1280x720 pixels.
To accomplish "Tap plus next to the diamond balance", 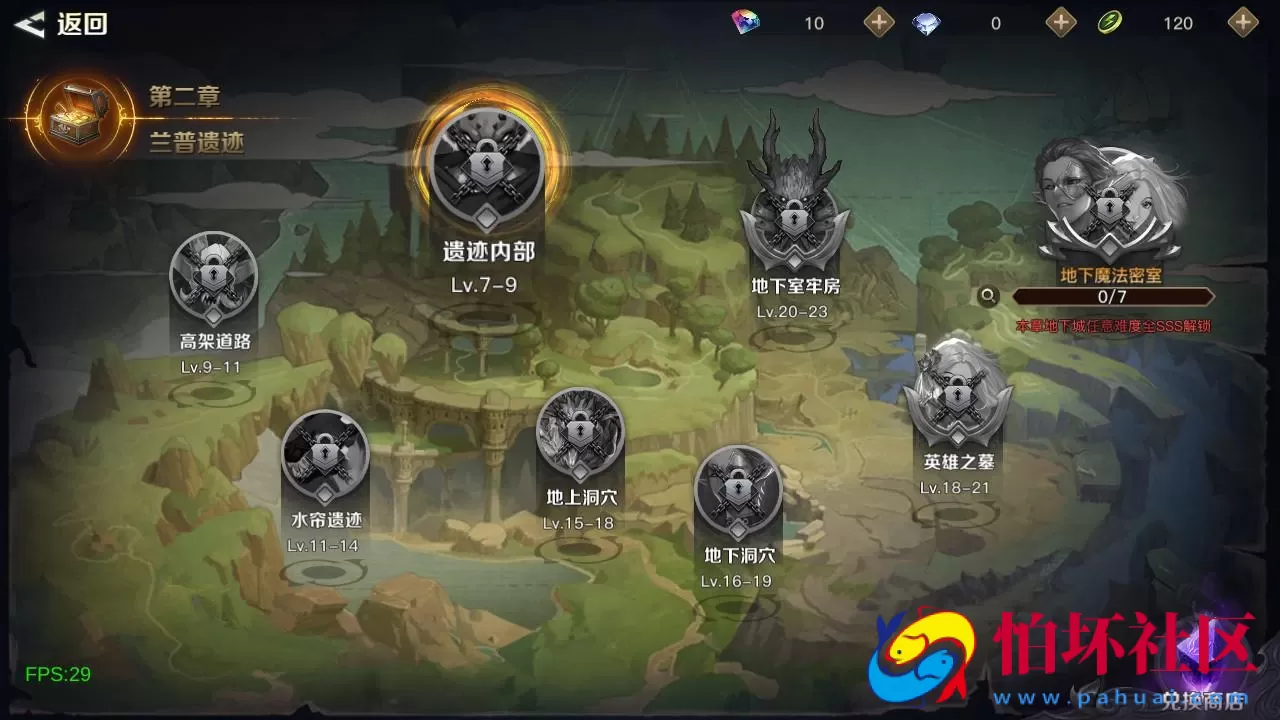I will 1059,22.
